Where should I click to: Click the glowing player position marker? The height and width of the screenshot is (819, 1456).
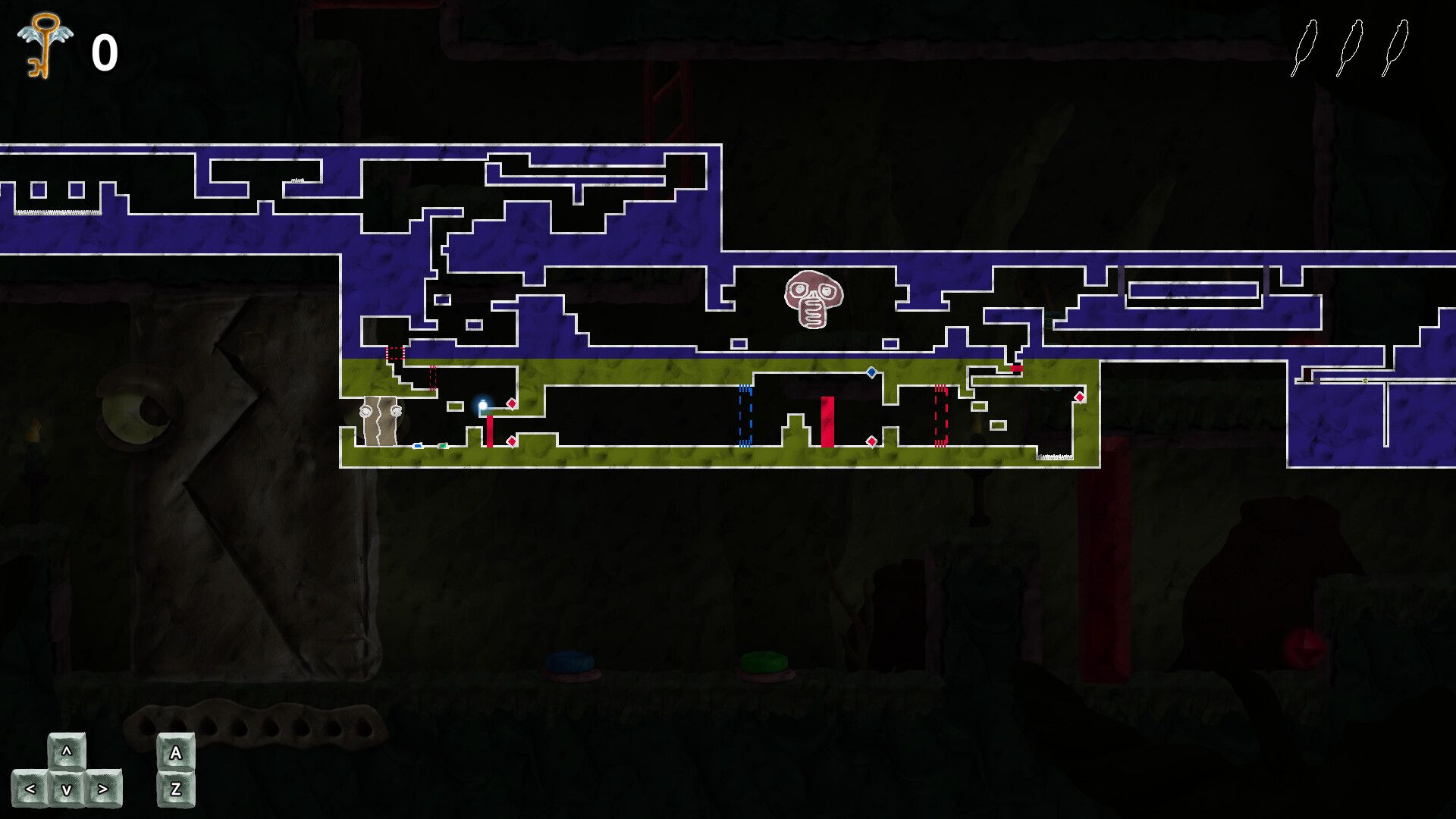coord(482,405)
